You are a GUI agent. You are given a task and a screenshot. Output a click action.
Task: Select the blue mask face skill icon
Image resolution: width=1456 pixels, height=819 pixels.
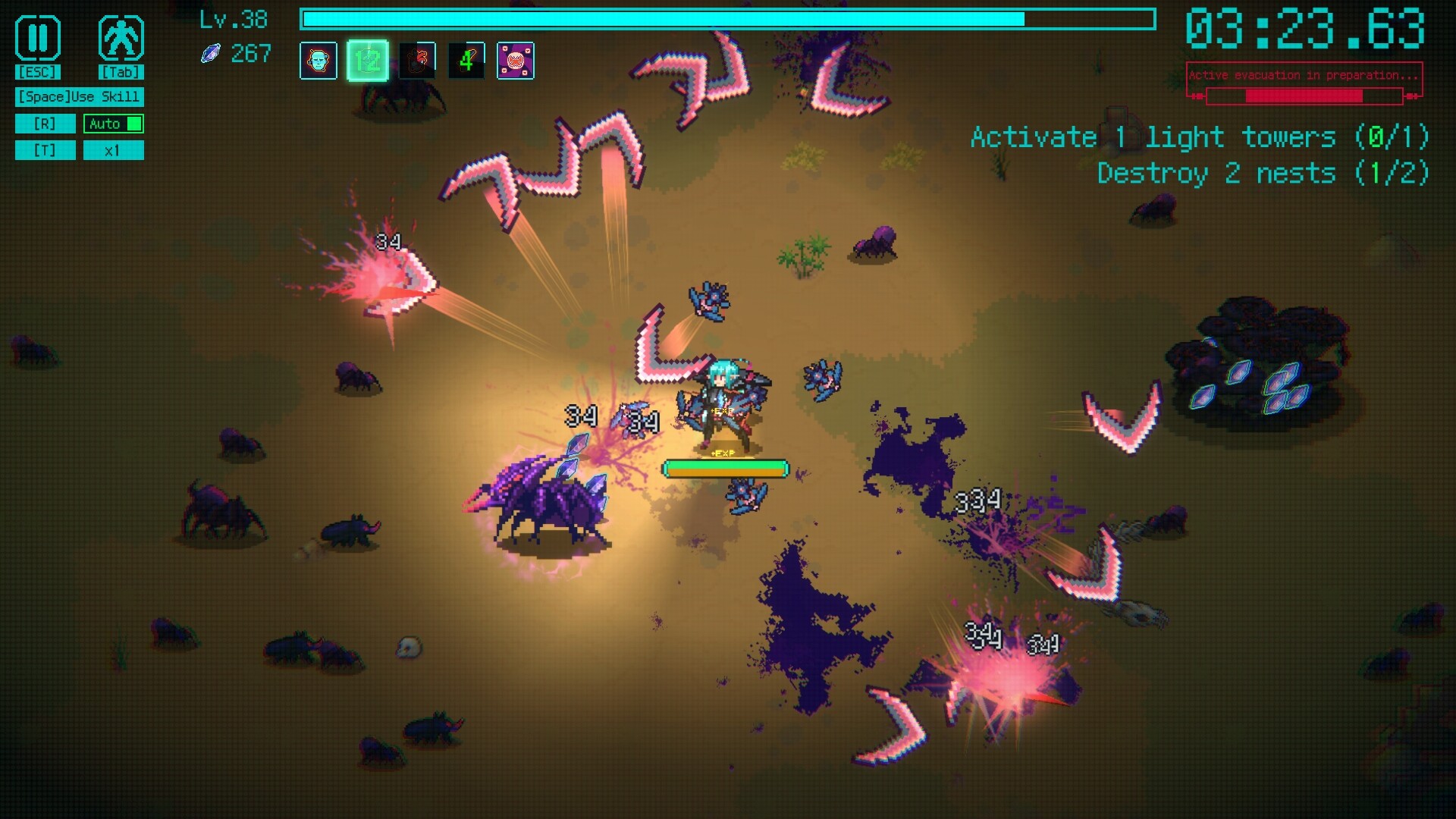[318, 61]
